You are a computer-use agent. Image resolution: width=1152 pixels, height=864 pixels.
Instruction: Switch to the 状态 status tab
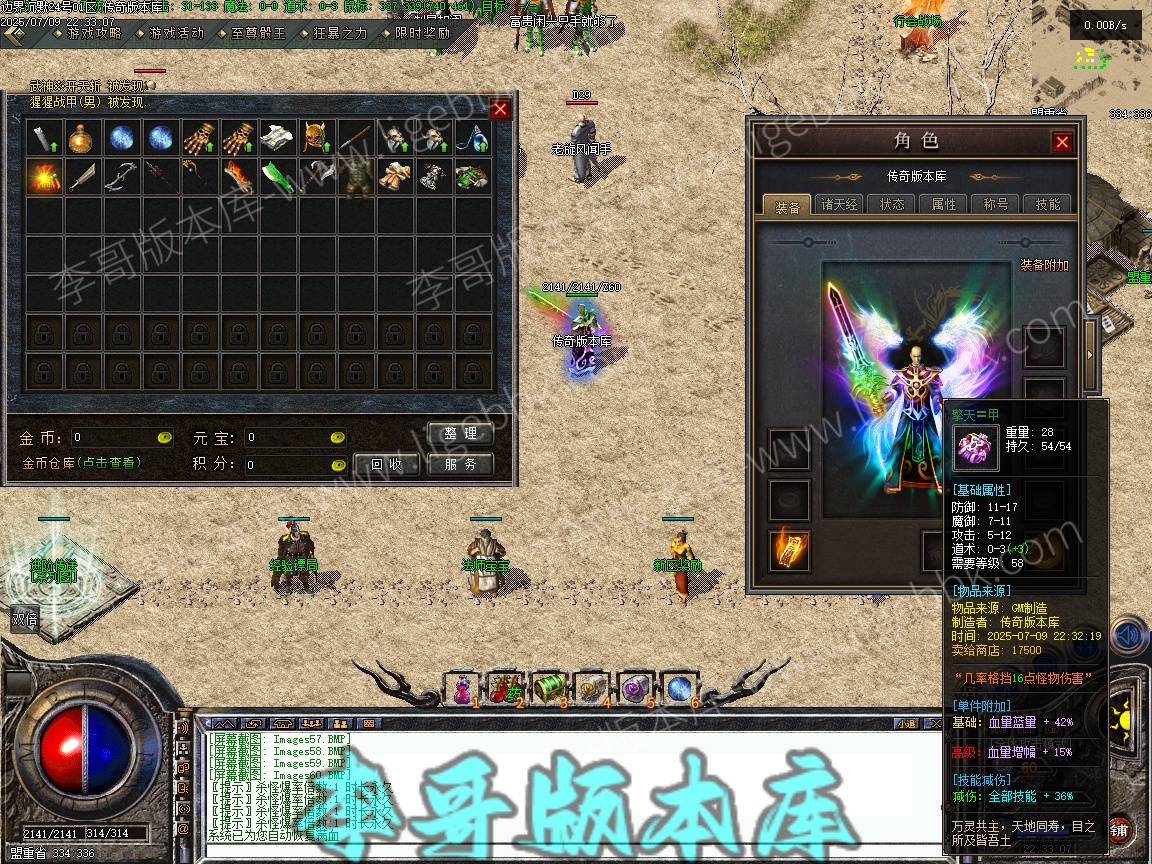coord(892,205)
